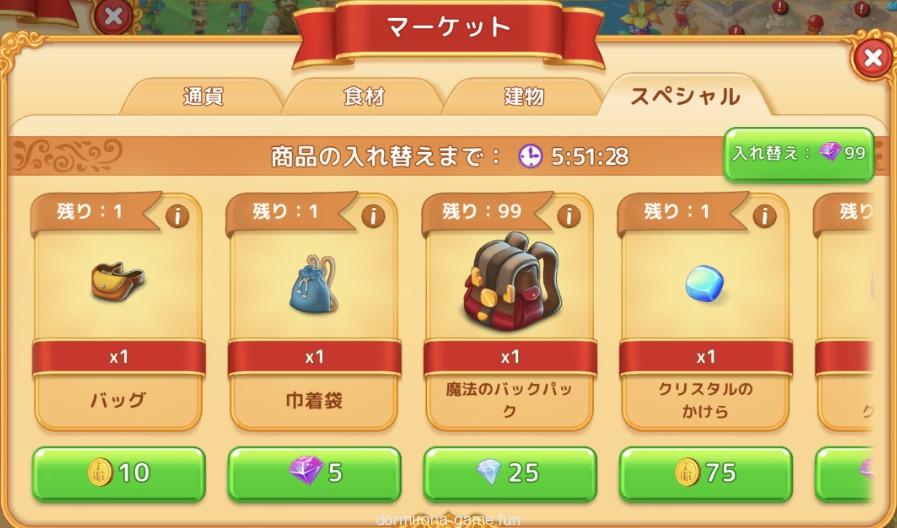The image size is (897, 528).
Task: Purchase the 巾着袋 for 5 gems
Action: click(314, 472)
